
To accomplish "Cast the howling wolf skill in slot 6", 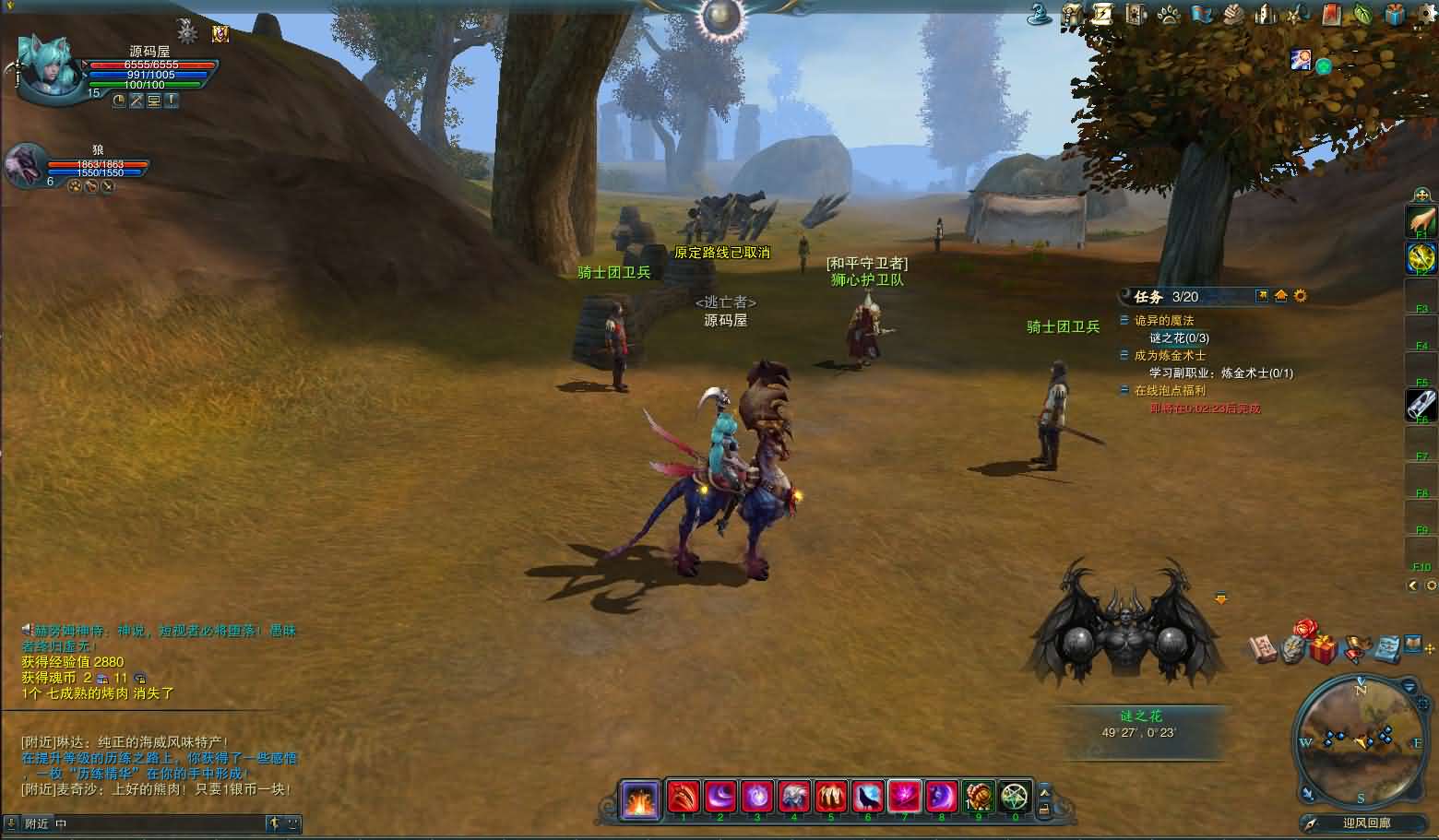I will (868, 796).
